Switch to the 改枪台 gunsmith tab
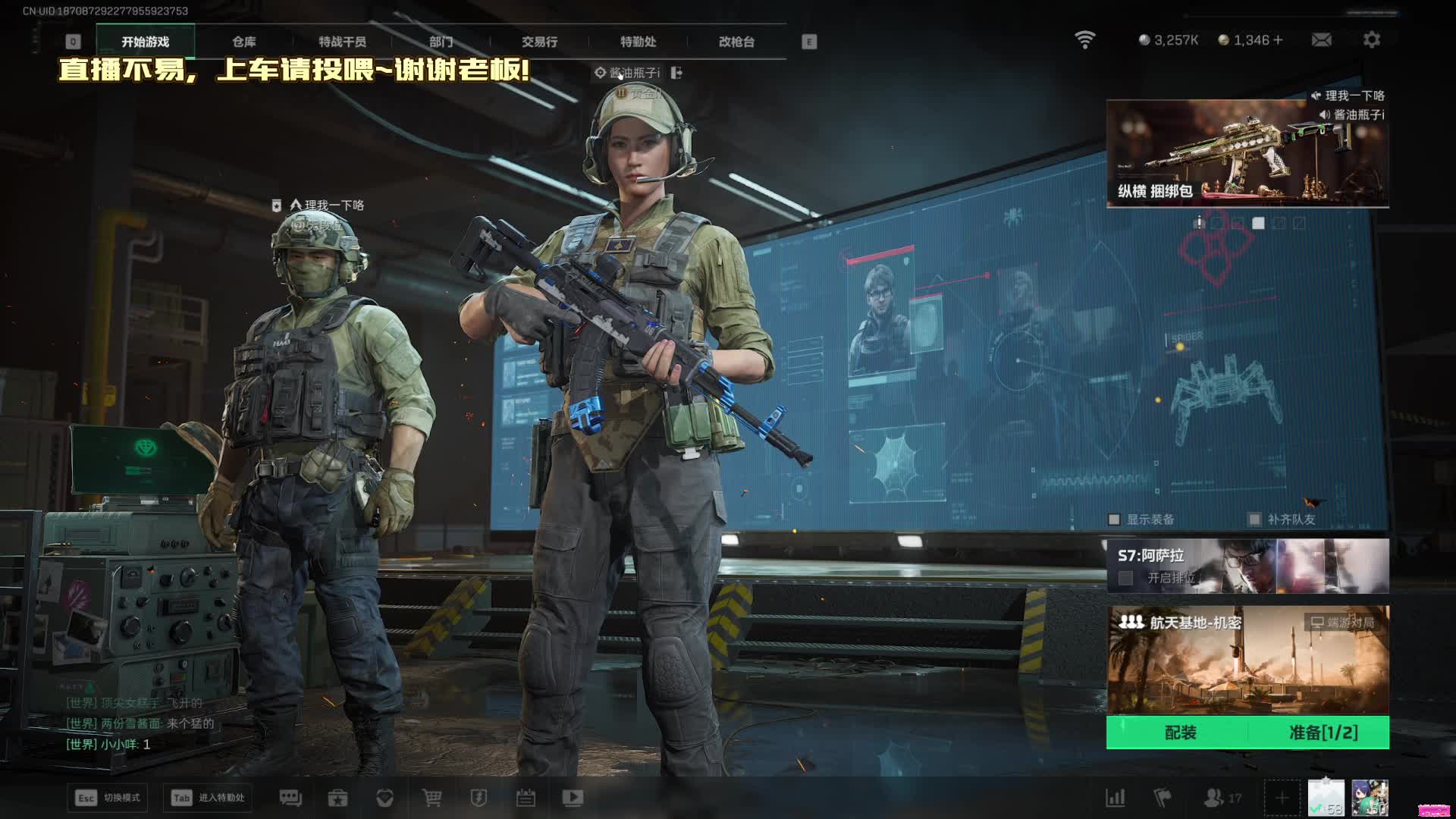 [x=736, y=42]
